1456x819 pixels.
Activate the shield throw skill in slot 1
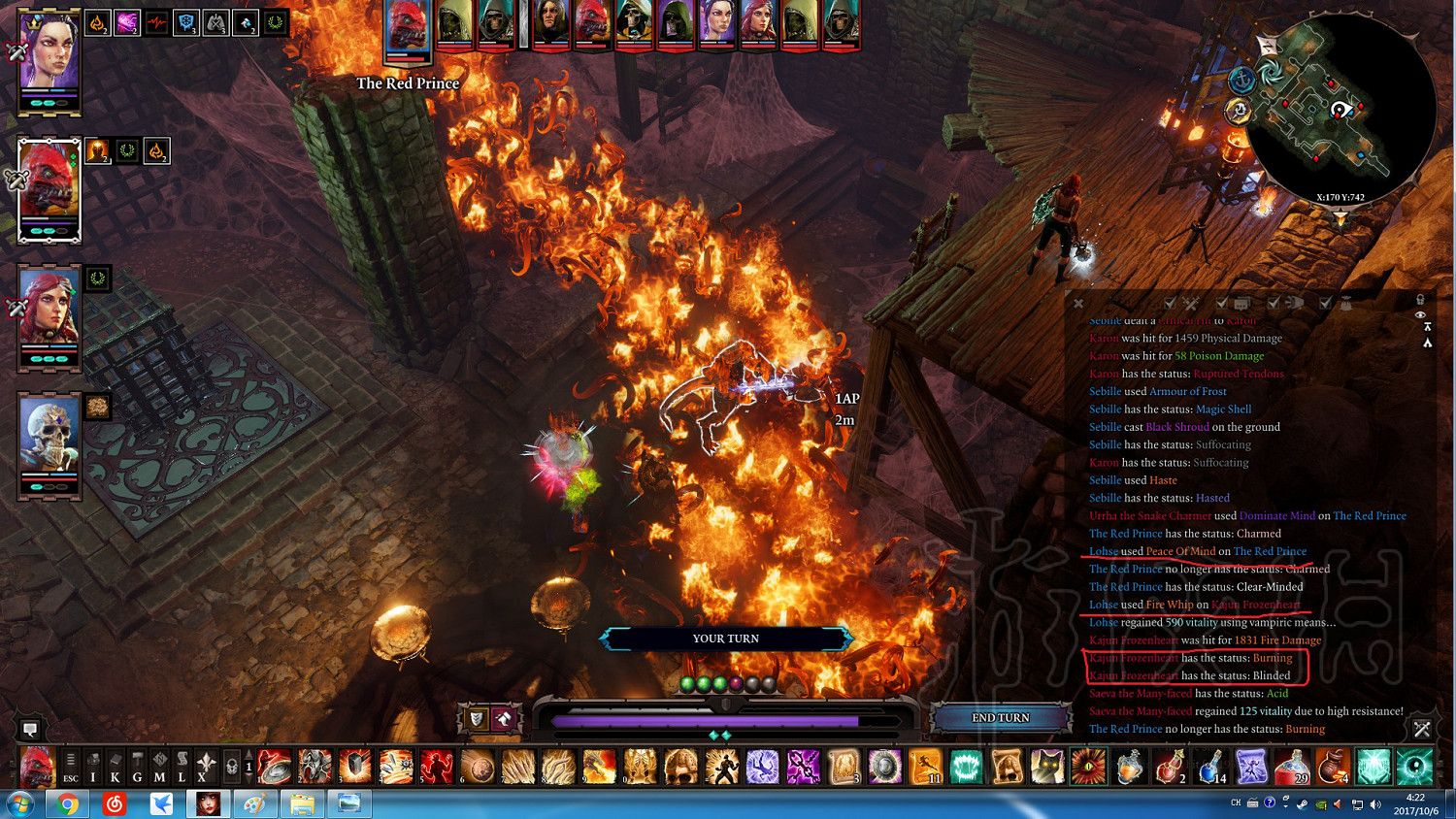coord(275,767)
